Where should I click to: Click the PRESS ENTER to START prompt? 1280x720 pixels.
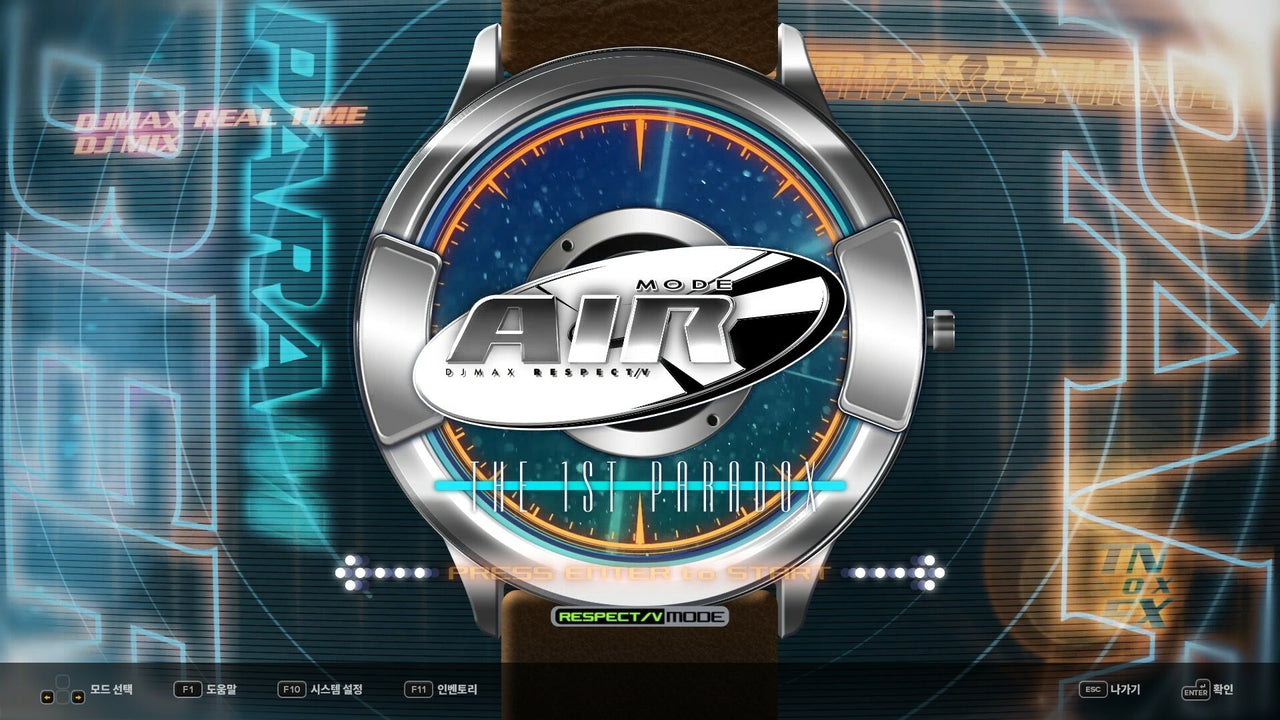640,572
